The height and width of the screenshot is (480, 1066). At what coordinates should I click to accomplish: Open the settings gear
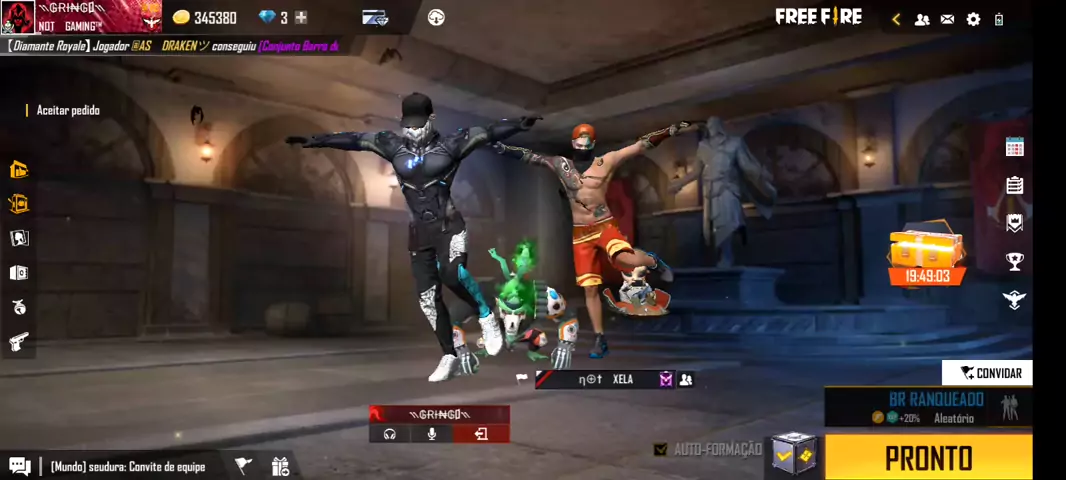(973, 19)
